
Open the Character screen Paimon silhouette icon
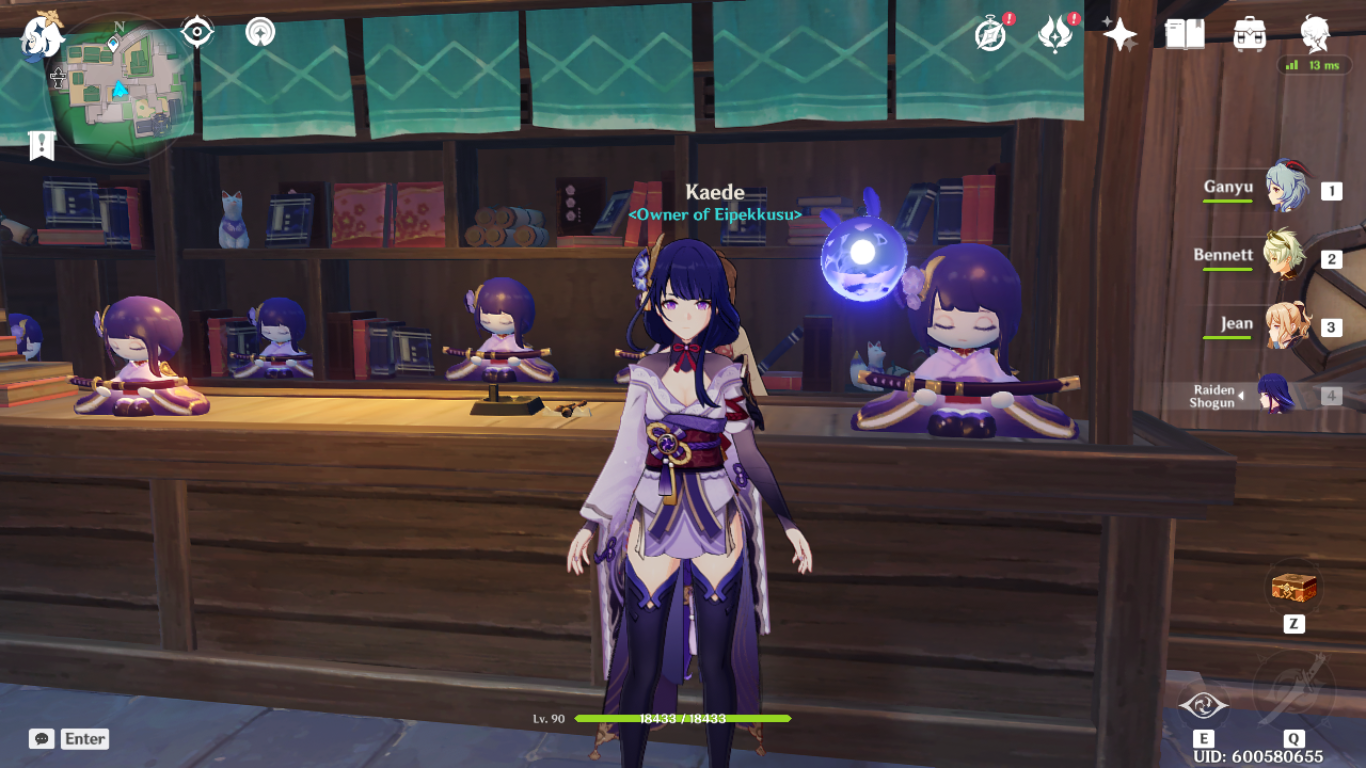tap(1311, 33)
